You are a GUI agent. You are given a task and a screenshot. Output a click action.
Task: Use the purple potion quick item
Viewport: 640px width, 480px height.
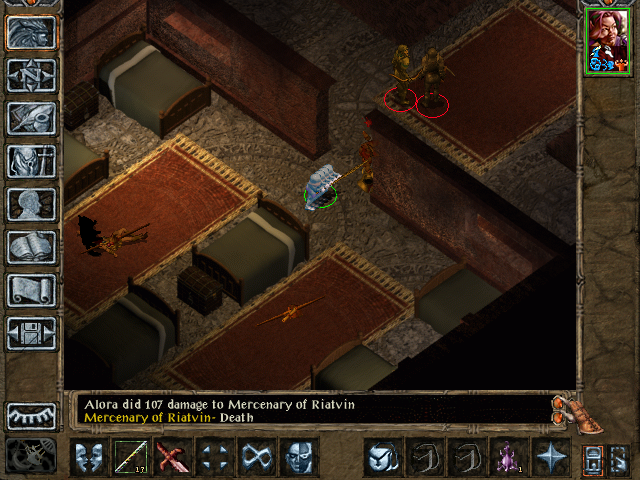tap(508, 457)
